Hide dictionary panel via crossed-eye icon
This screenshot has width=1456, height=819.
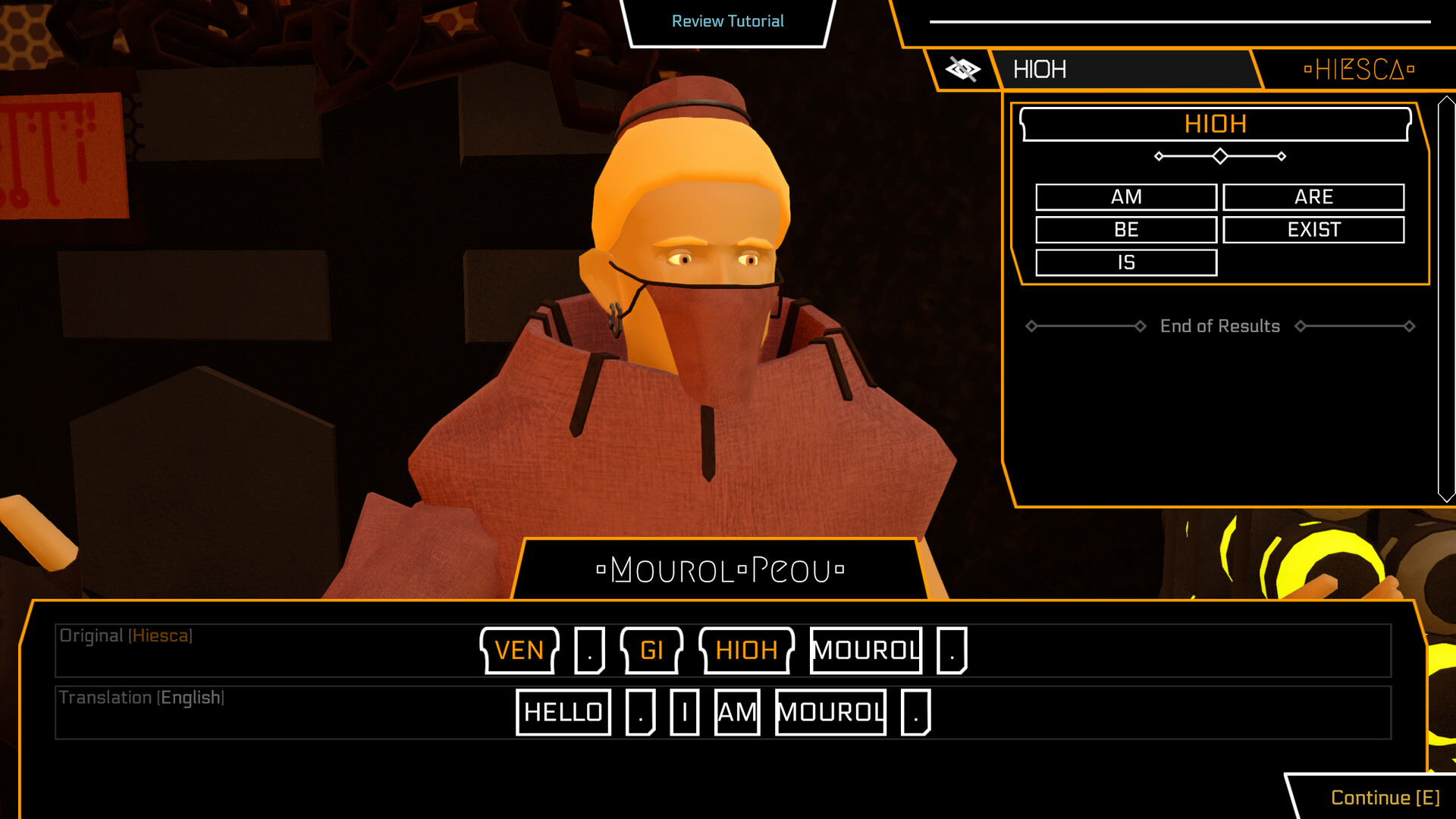963,69
